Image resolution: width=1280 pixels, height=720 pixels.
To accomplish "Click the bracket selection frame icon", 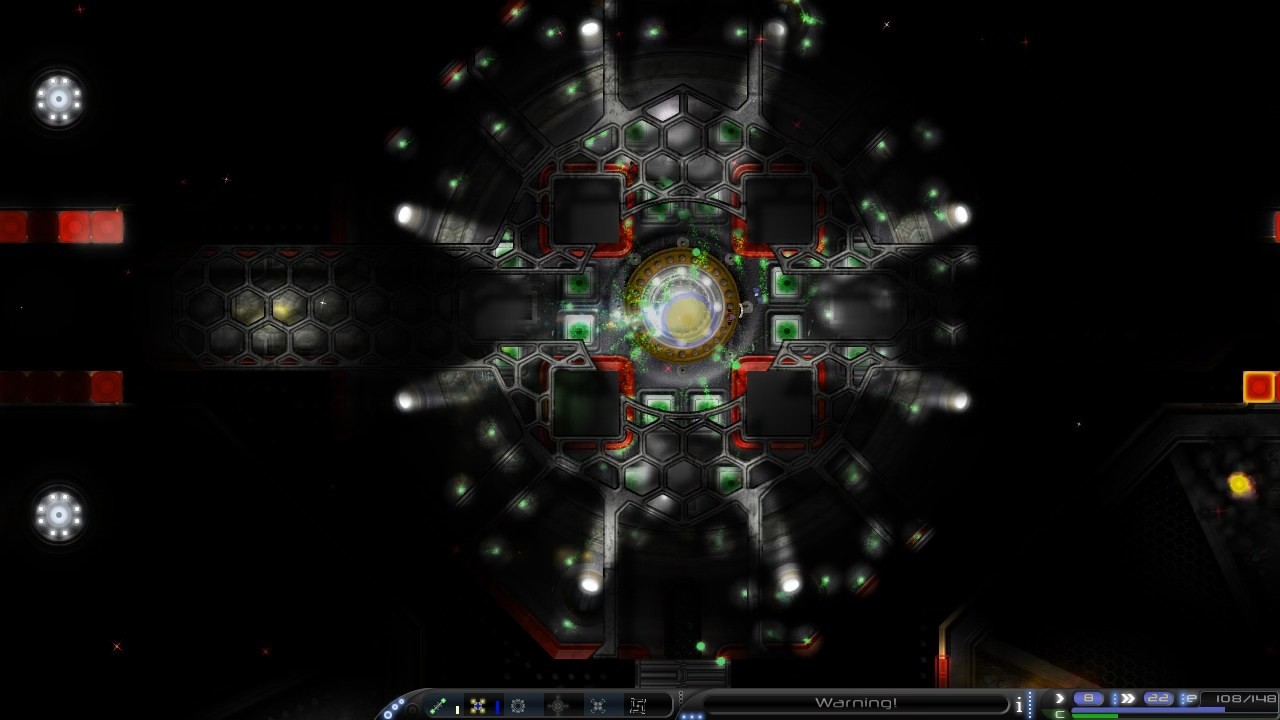I will coord(638,705).
